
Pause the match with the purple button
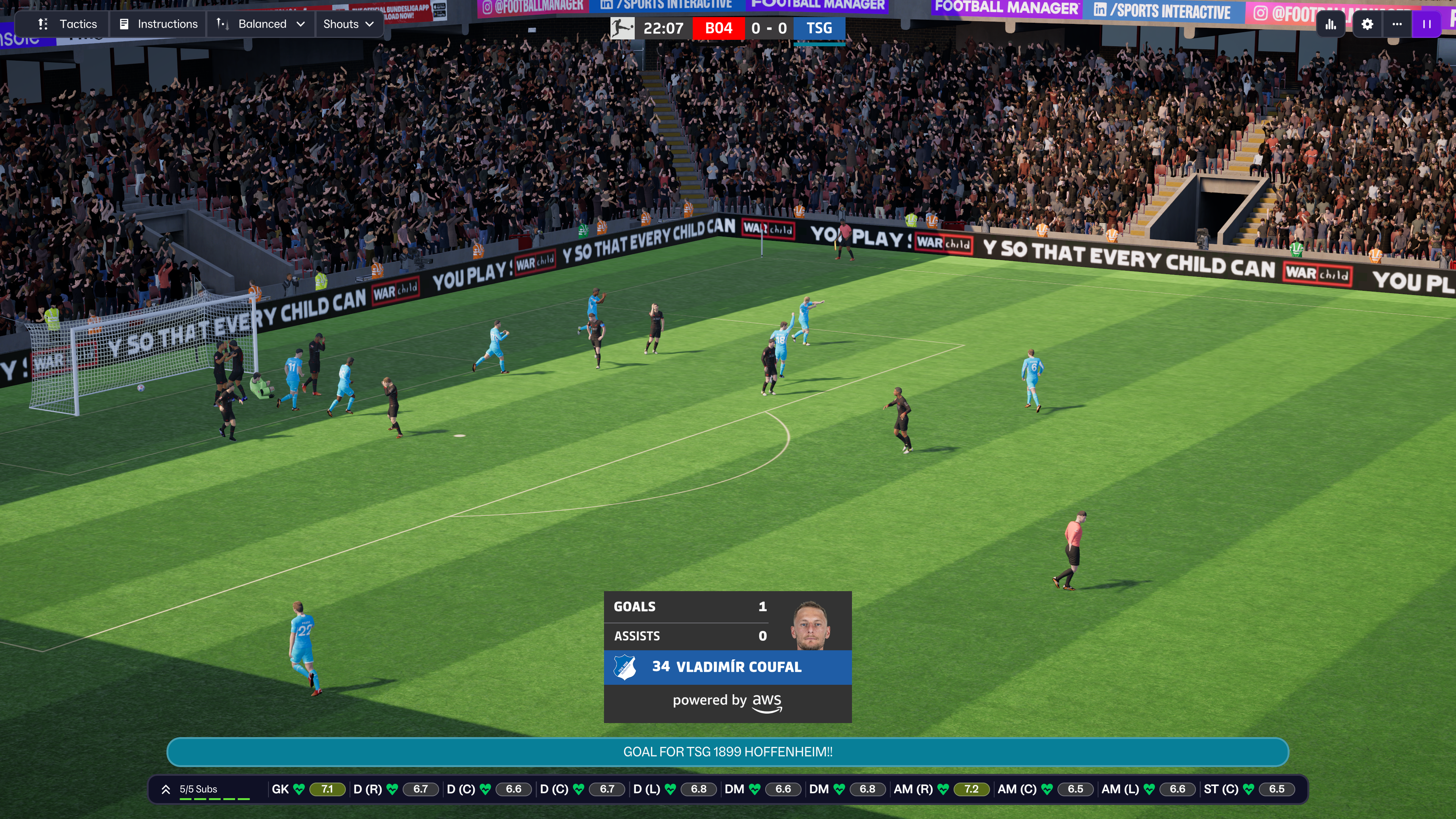coord(1426,24)
